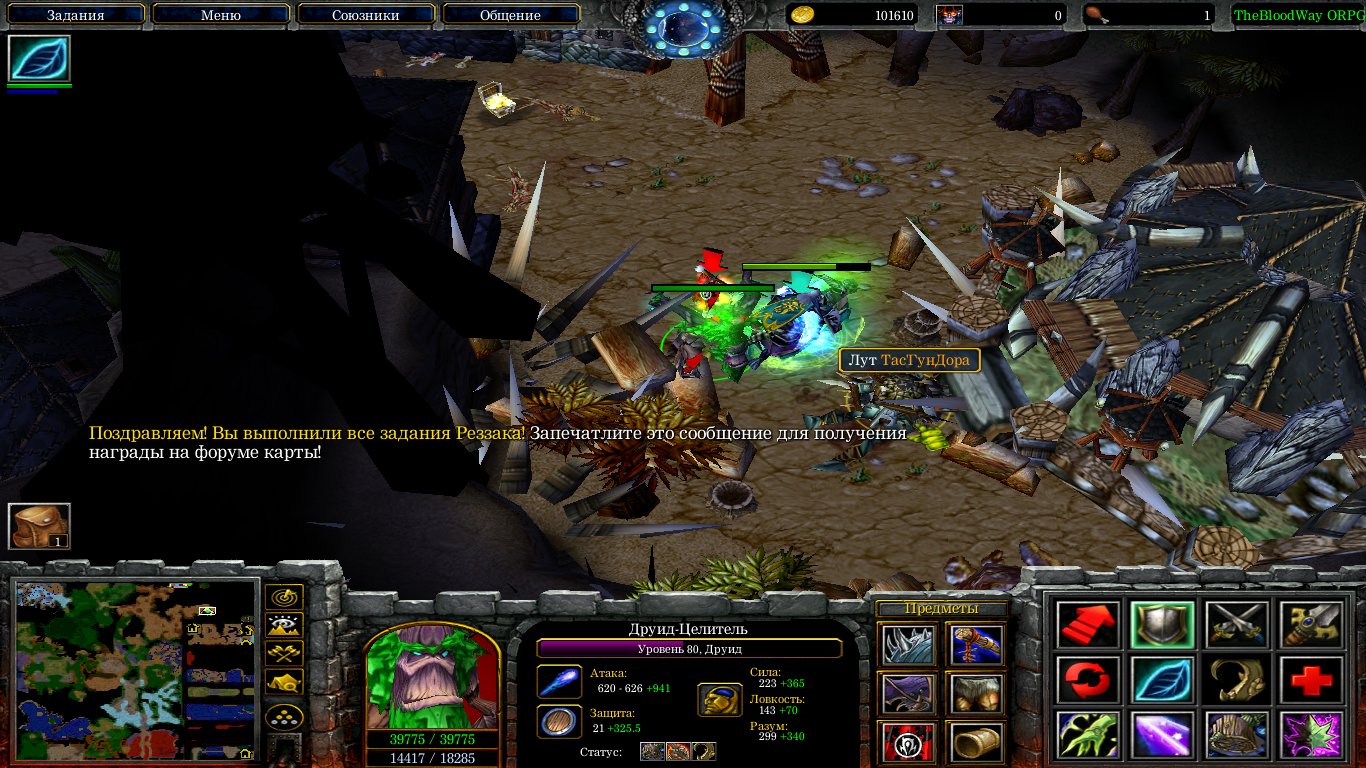This screenshot has height=768, width=1366.
Task: Click the Друид-Целитель hero portrait
Action: tap(431, 677)
